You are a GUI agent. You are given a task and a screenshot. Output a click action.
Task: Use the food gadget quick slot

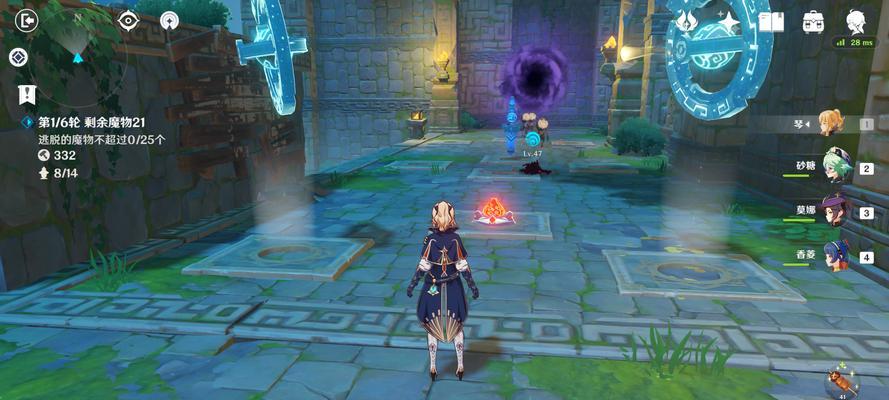click(838, 381)
